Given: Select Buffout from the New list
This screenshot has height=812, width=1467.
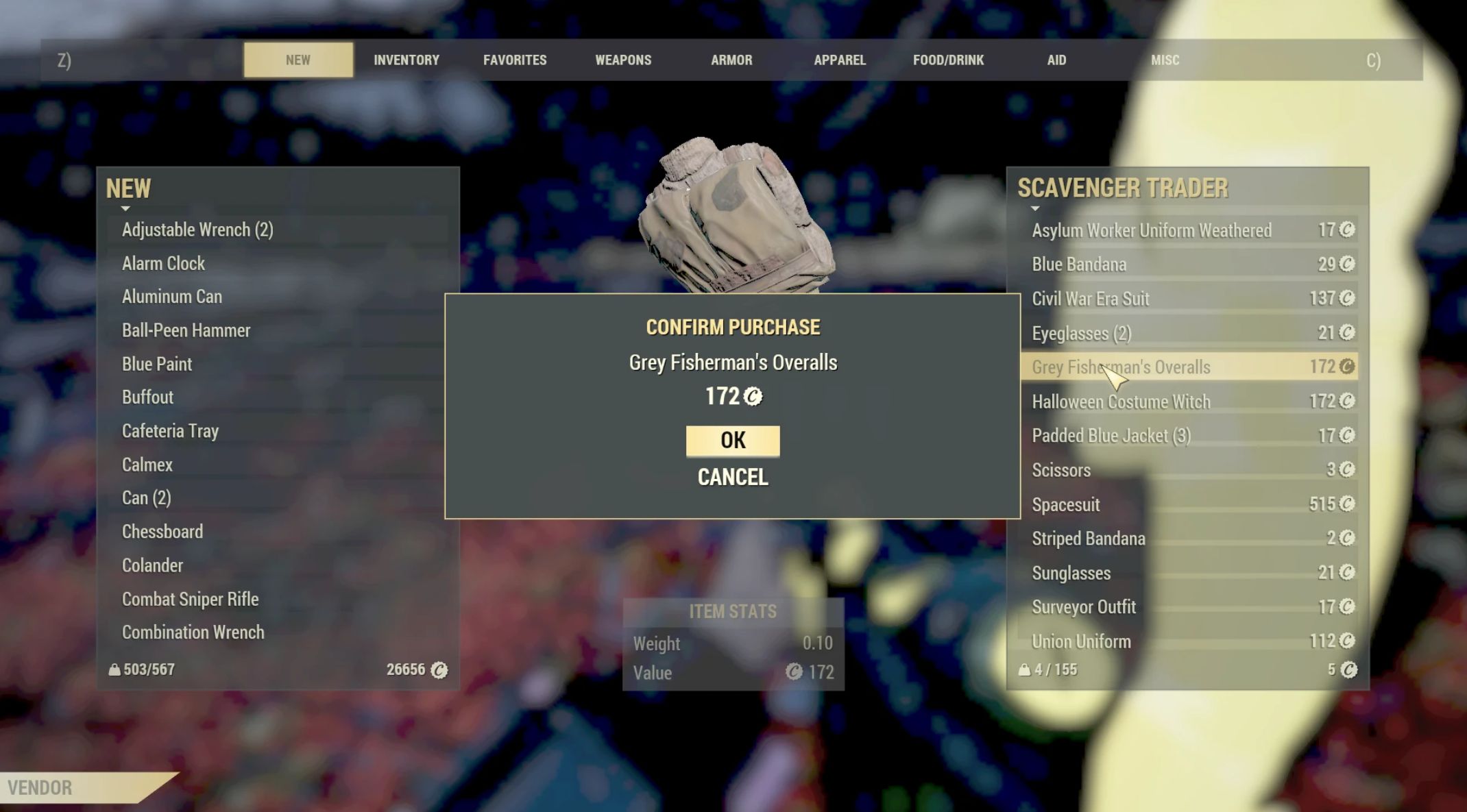Looking at the screenshot, I should pyautogui.click(x=147, y=397).
